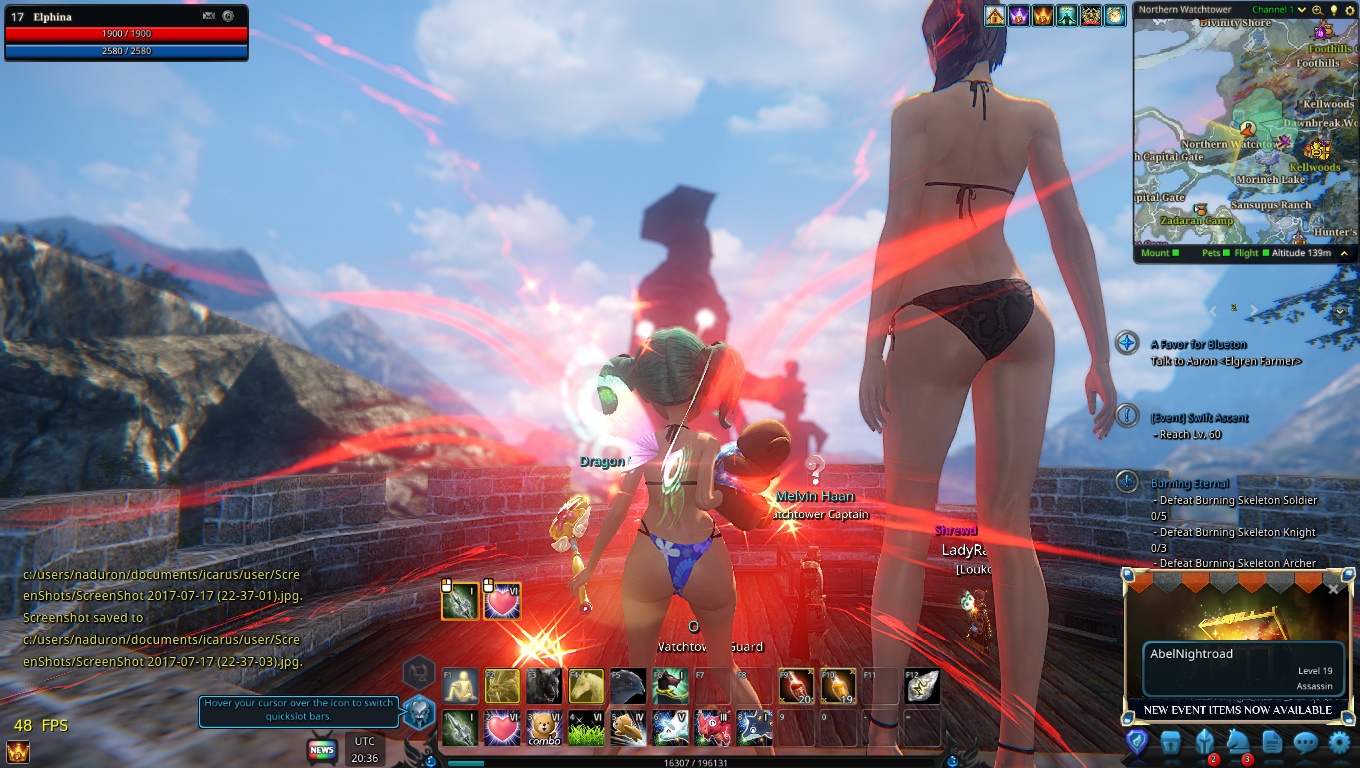The height and width of the screenshot is (768, 1360).
Task: Collapse the minimap with the arrow button
Action: pos(1344,253)
